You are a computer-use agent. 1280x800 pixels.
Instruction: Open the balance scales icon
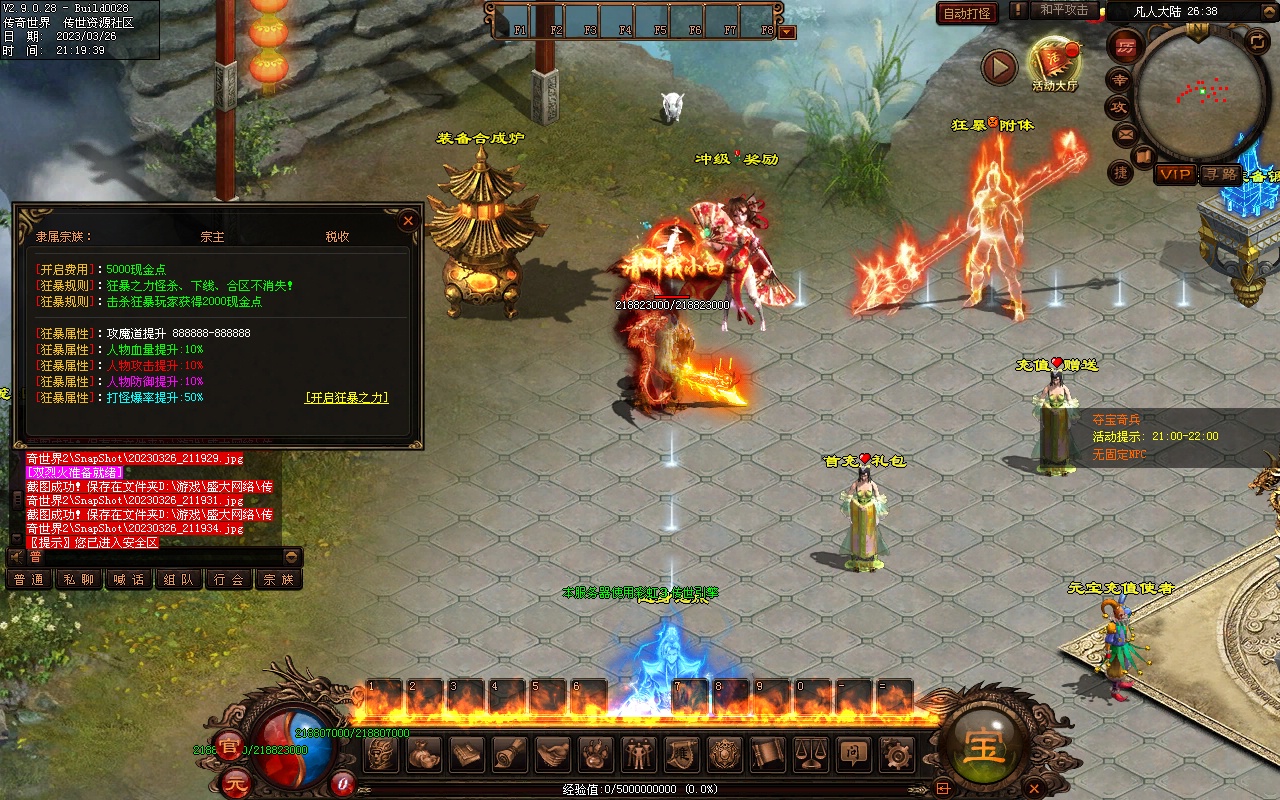click(810, 753)
